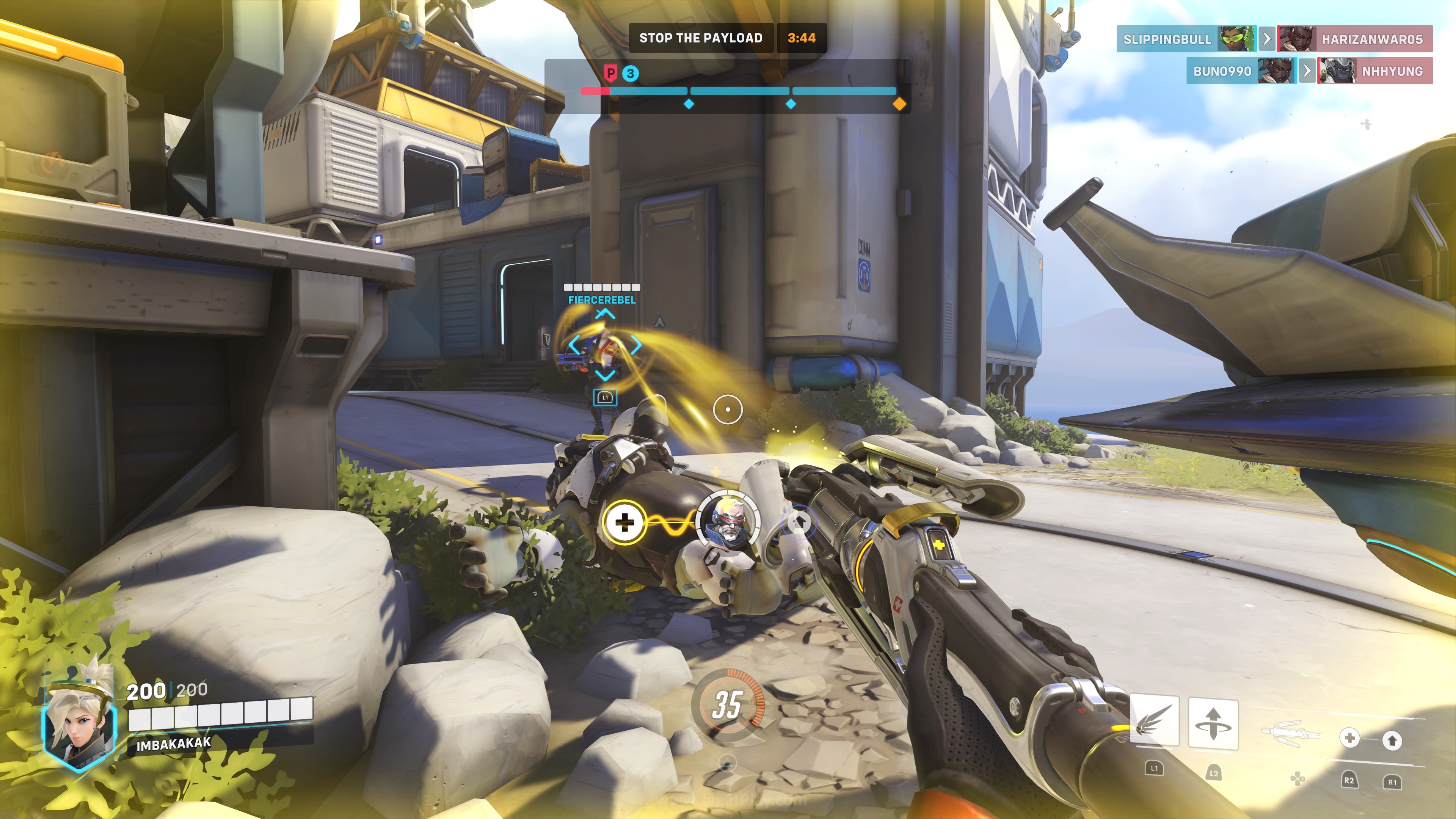Click the Stop the Payload objective banner
1456x819 pixels.
[701, 38]
